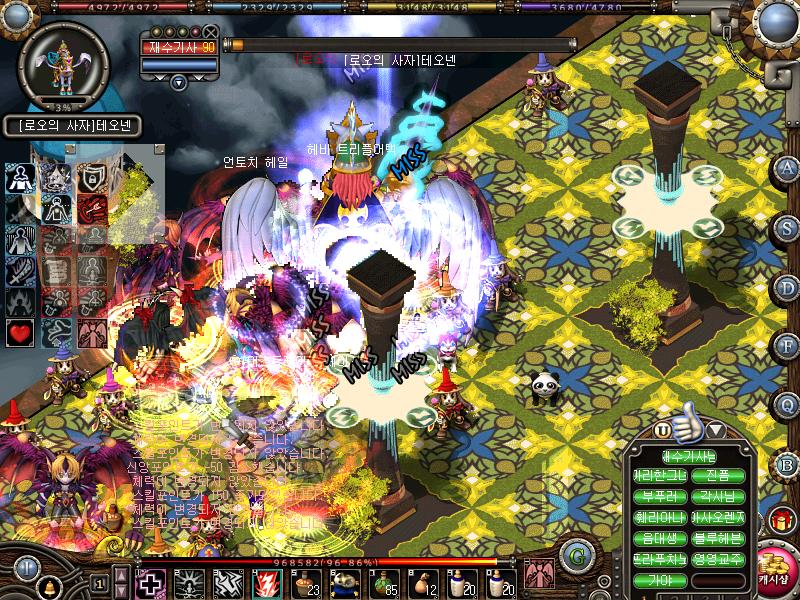
Task: Open the round A shortcut button
Action: [x=787, y=168]
